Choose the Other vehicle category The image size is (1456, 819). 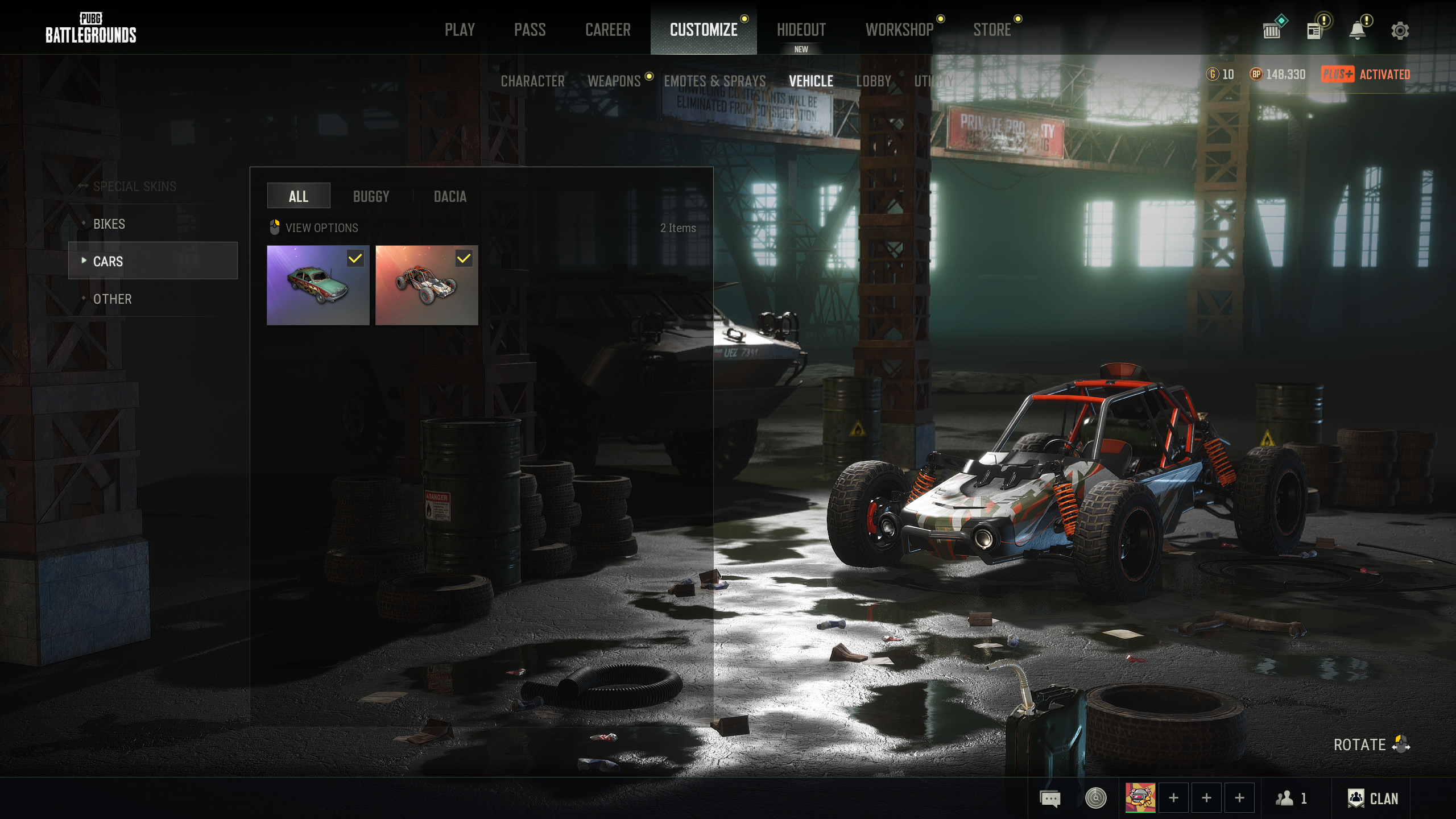click(113, 299)
